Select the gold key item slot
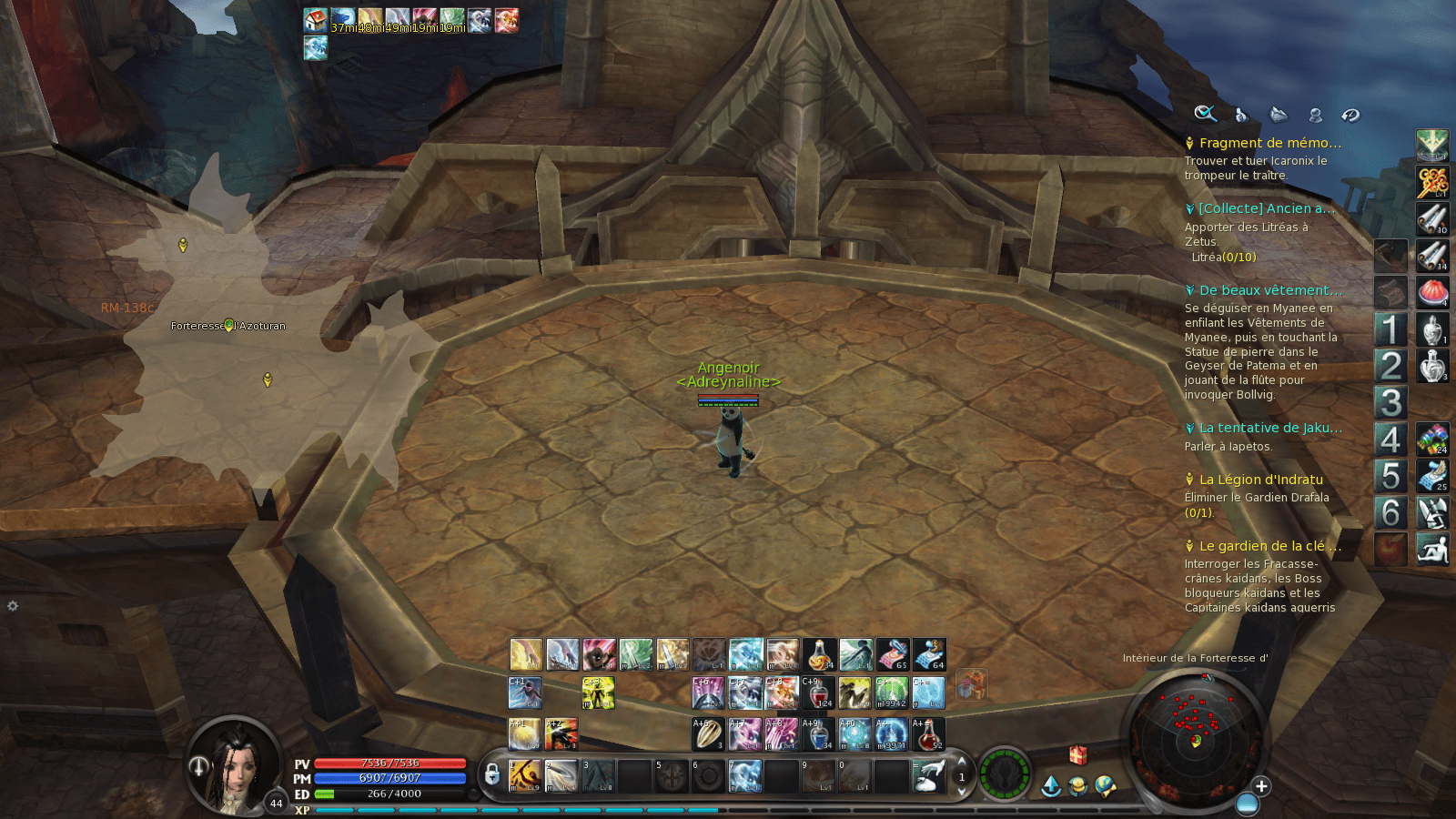This screenshot has height=819, width=1456. coord(1431,182)
